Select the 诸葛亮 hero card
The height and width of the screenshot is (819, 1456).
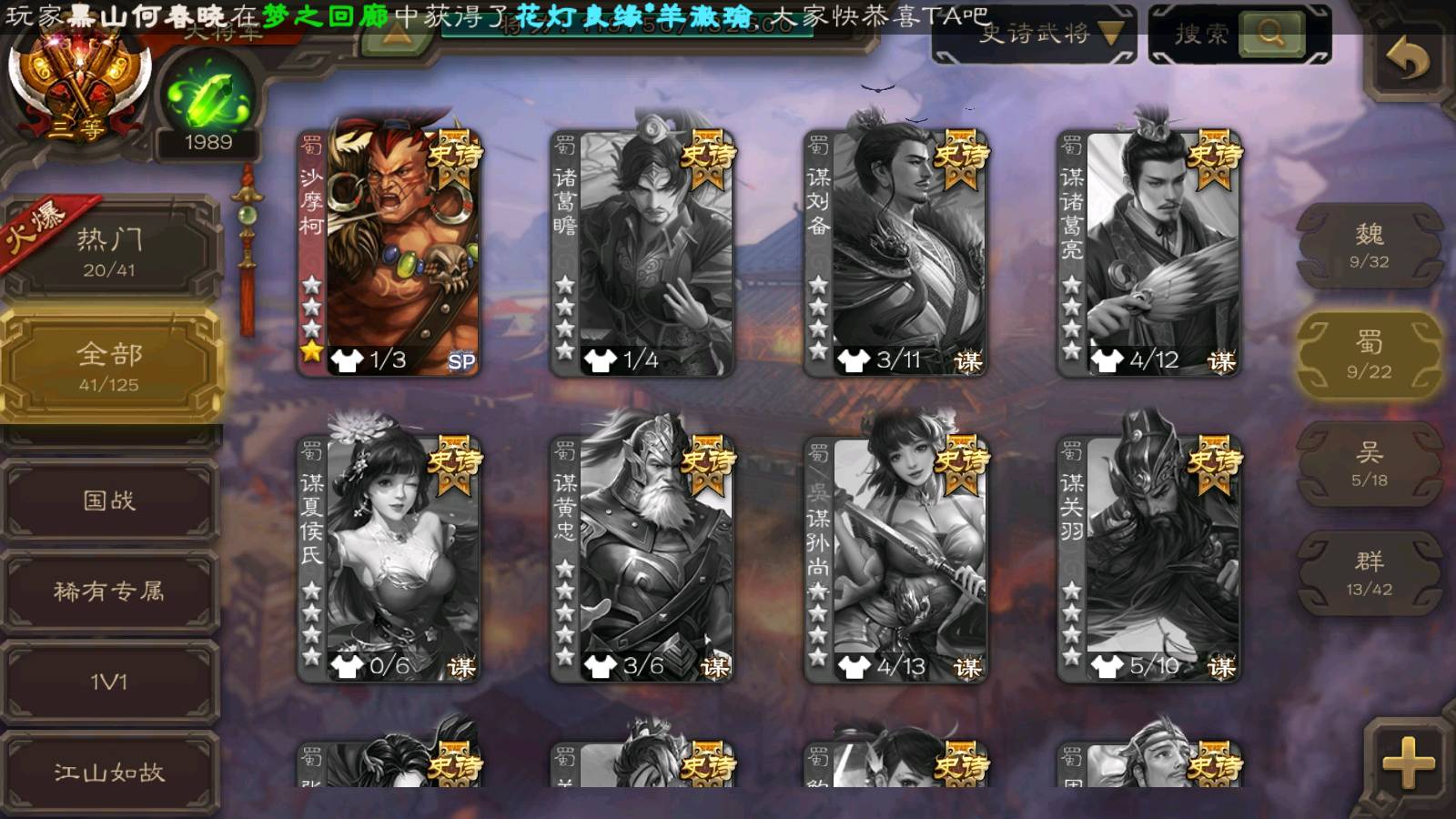pyautogui.click(x=1148, y=252)
